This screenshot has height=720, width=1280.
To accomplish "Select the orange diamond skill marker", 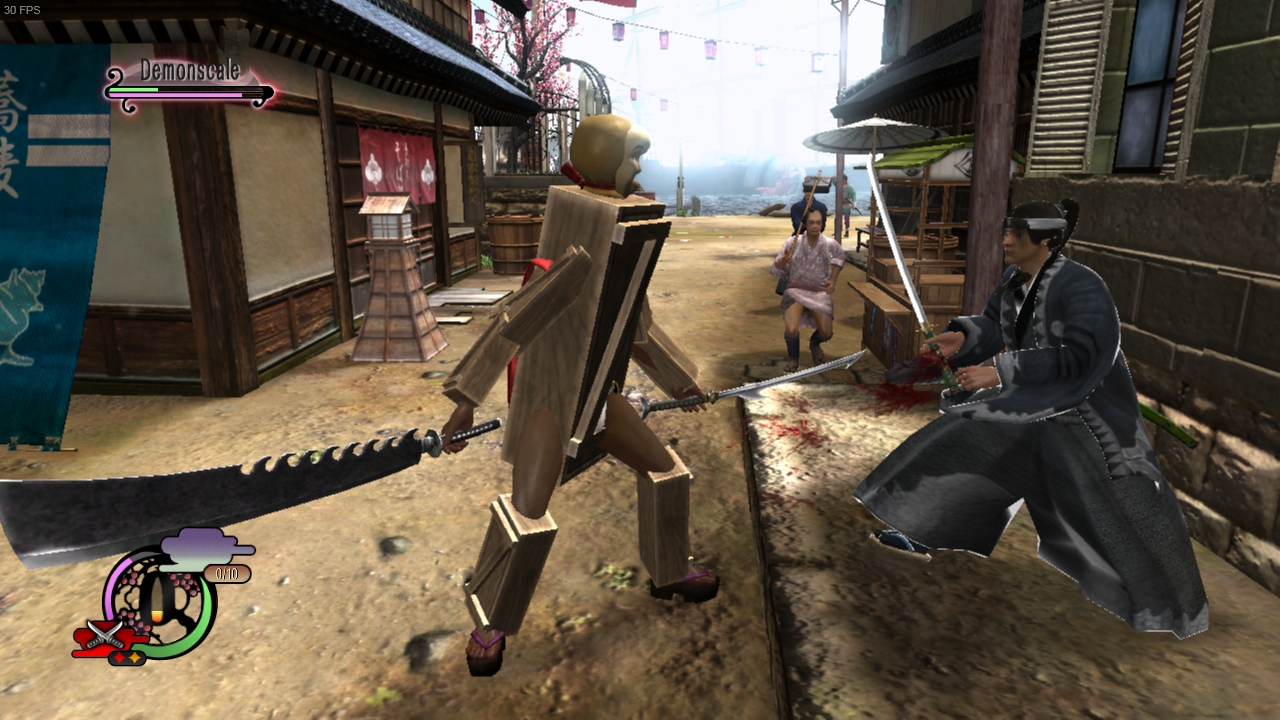I will tap(134, 656).
